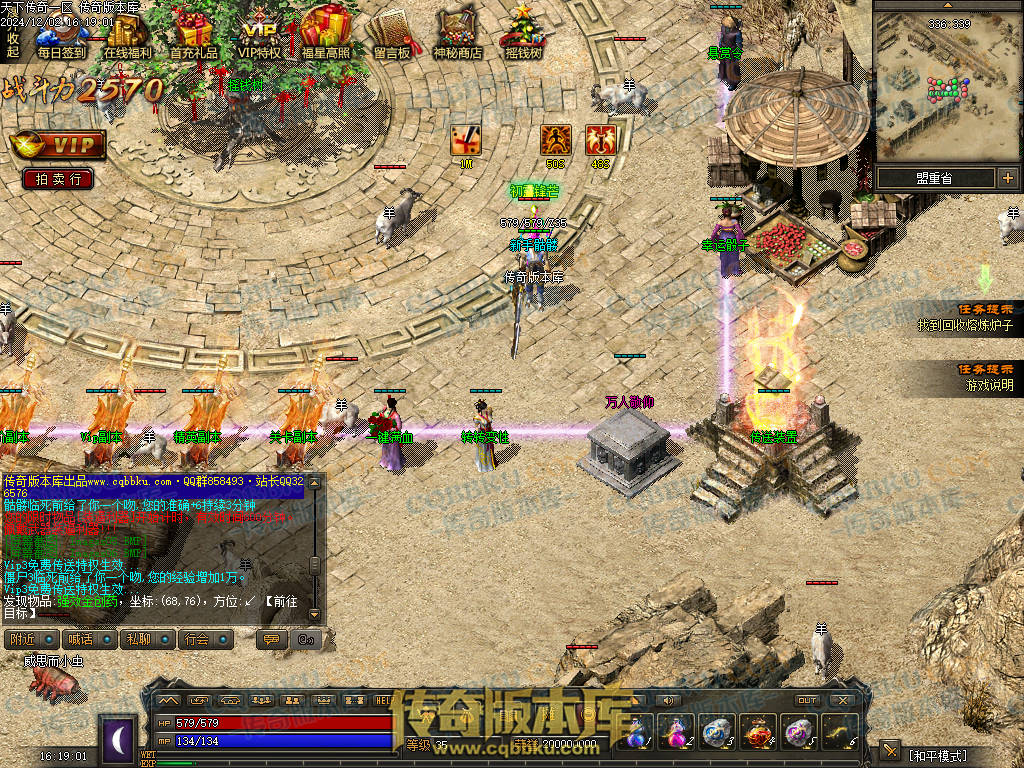Switch chat to the 附近 nearby channel
Screen dimensions: 1024x768
pos(22,639)
